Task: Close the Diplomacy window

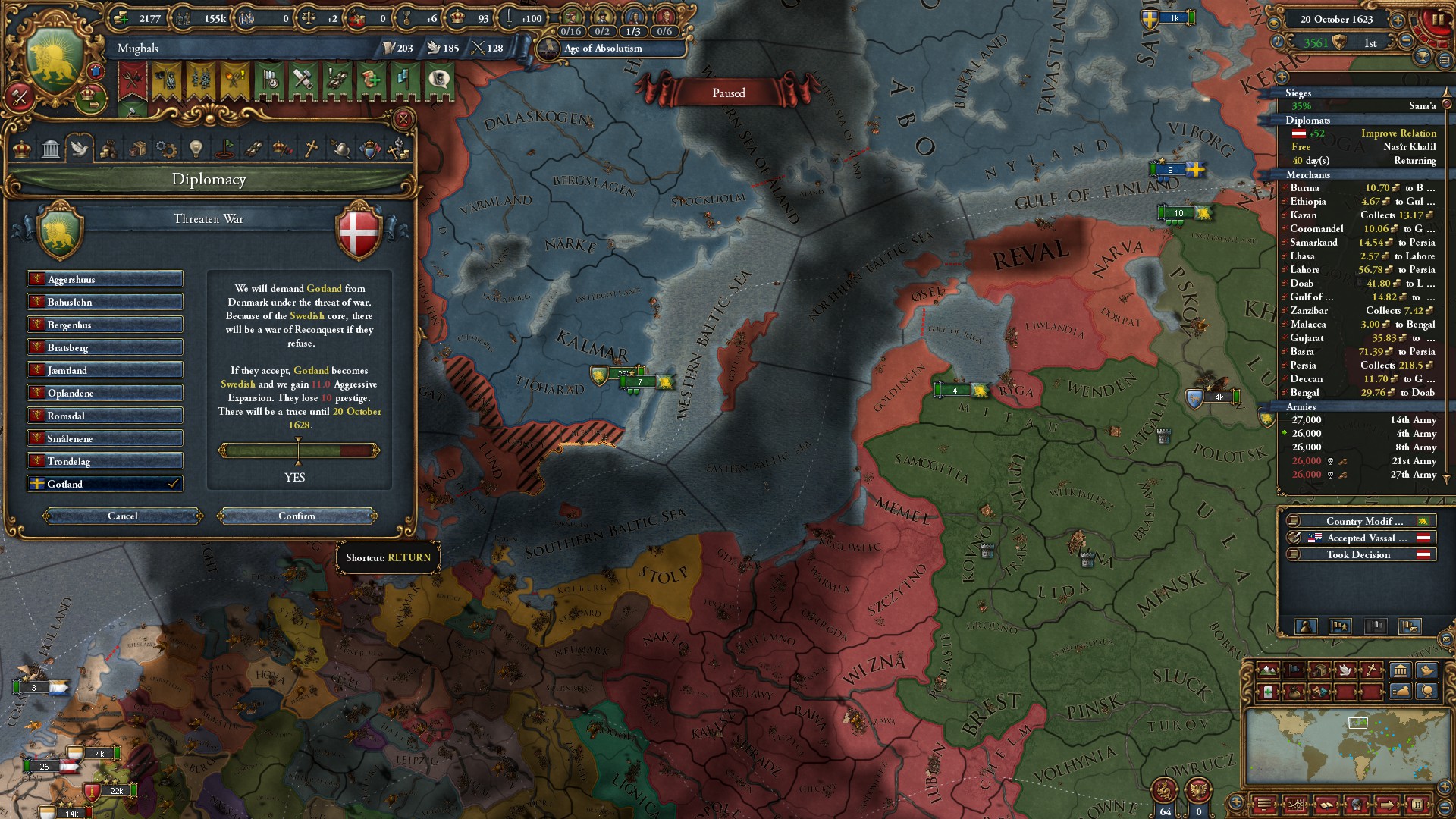Action: click(x=403, y=119)
